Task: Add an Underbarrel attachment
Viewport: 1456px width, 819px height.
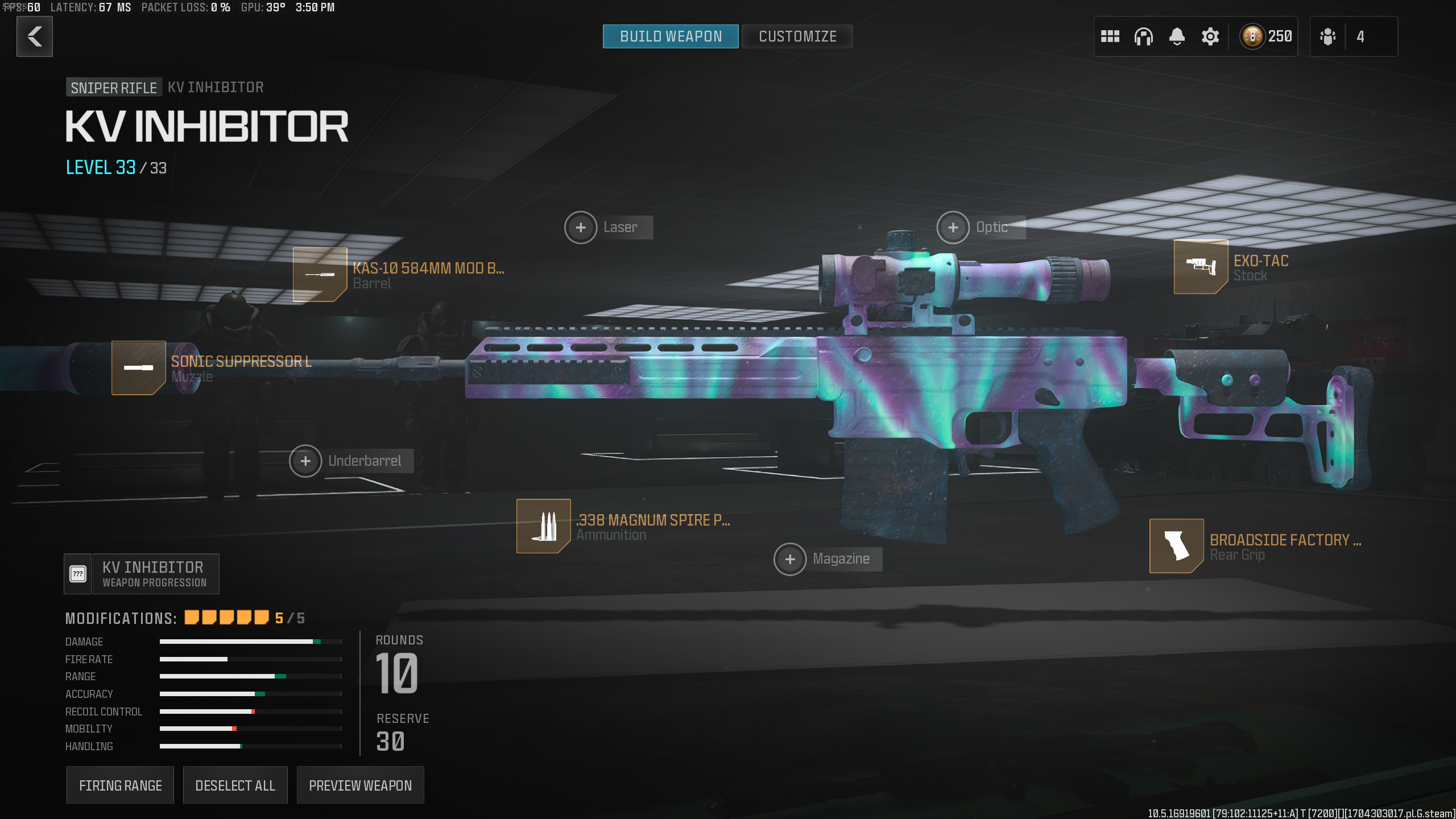Action: click(x=305, y=461)
